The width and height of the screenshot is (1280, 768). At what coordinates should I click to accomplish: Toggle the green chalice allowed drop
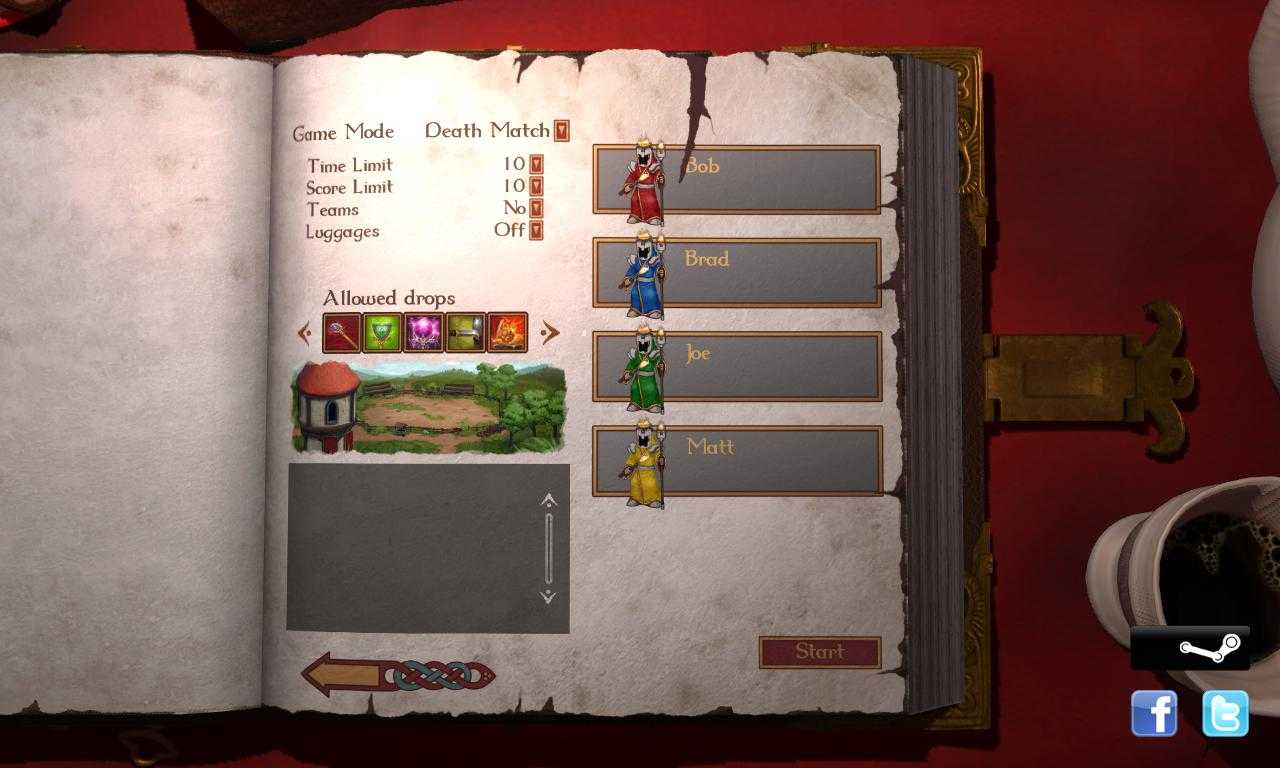click(x=385, y=332)
